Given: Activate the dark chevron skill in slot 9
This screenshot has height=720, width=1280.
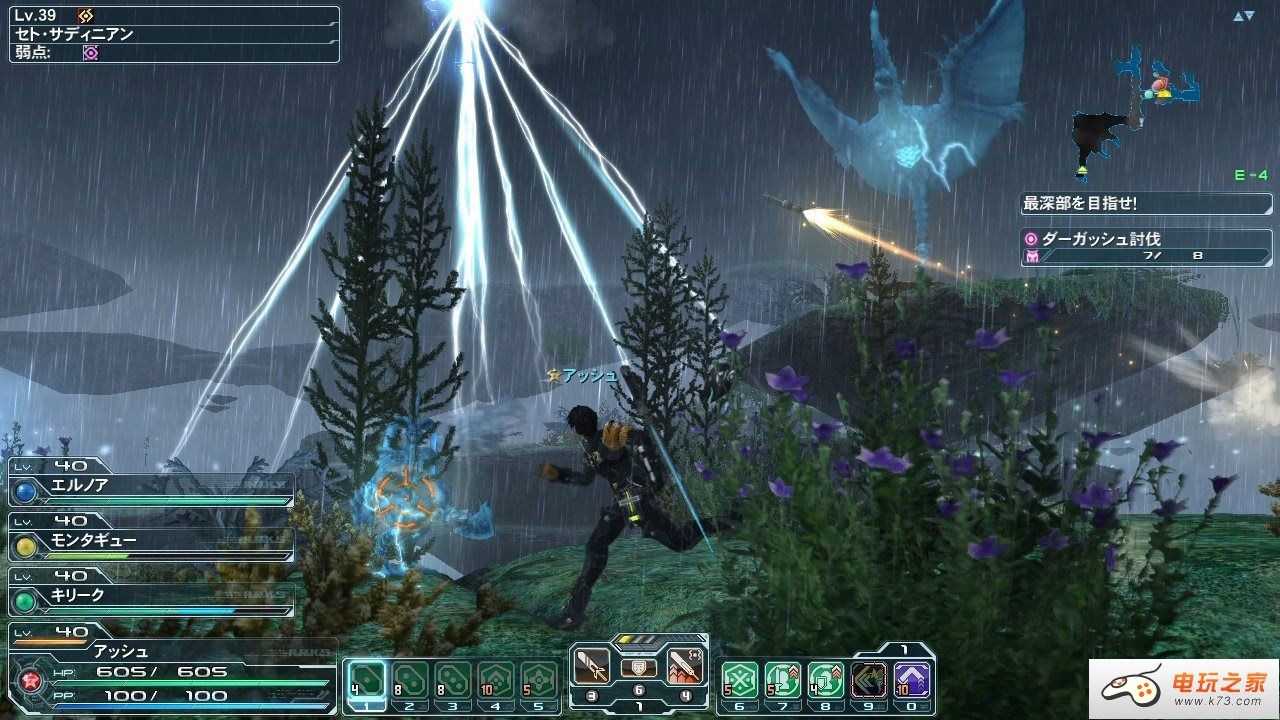Looking at the screenshot, I should [x=869, y=680].
